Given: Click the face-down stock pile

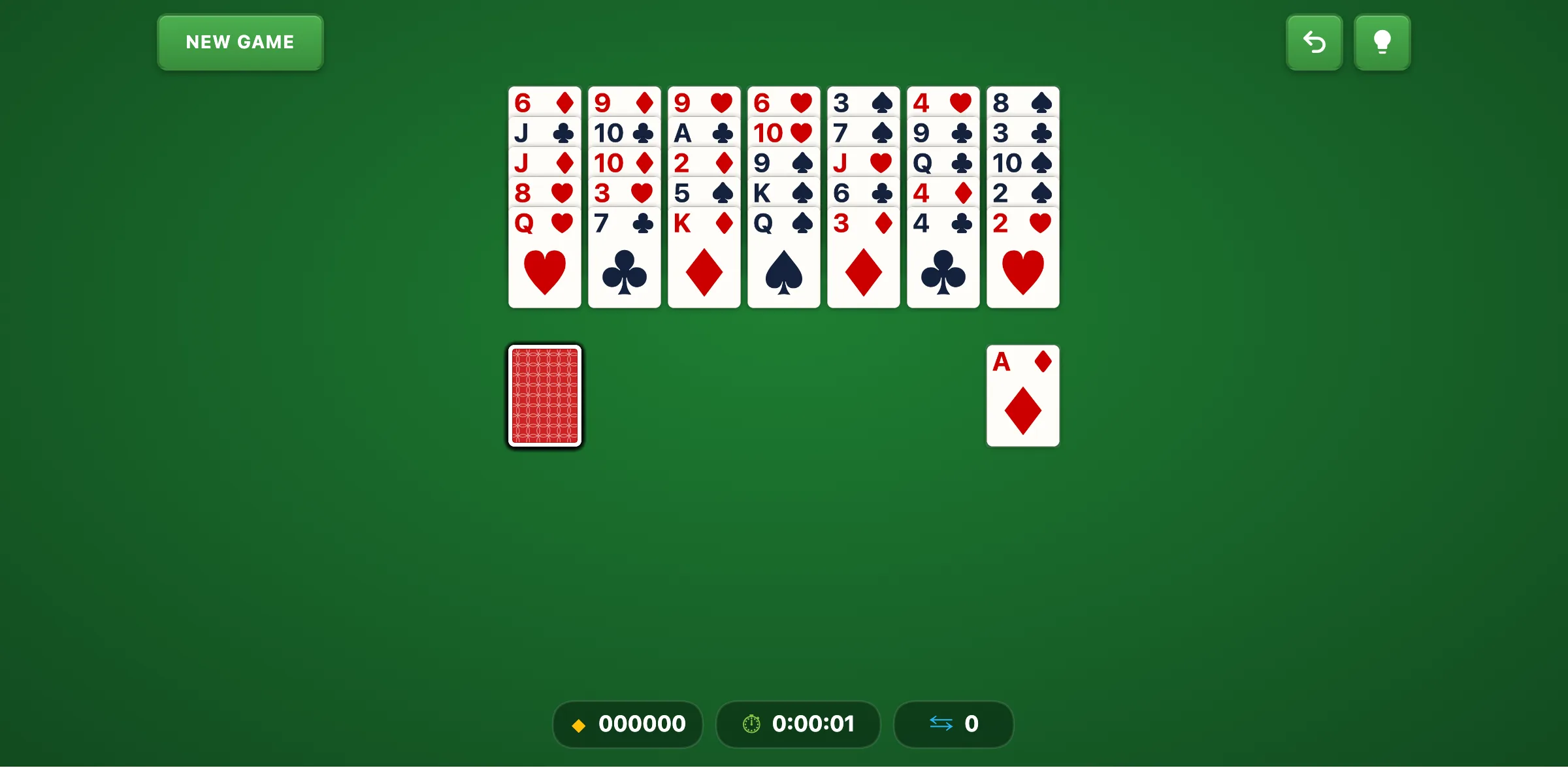Looking at the screenshot, I should (x=544, y=396).
